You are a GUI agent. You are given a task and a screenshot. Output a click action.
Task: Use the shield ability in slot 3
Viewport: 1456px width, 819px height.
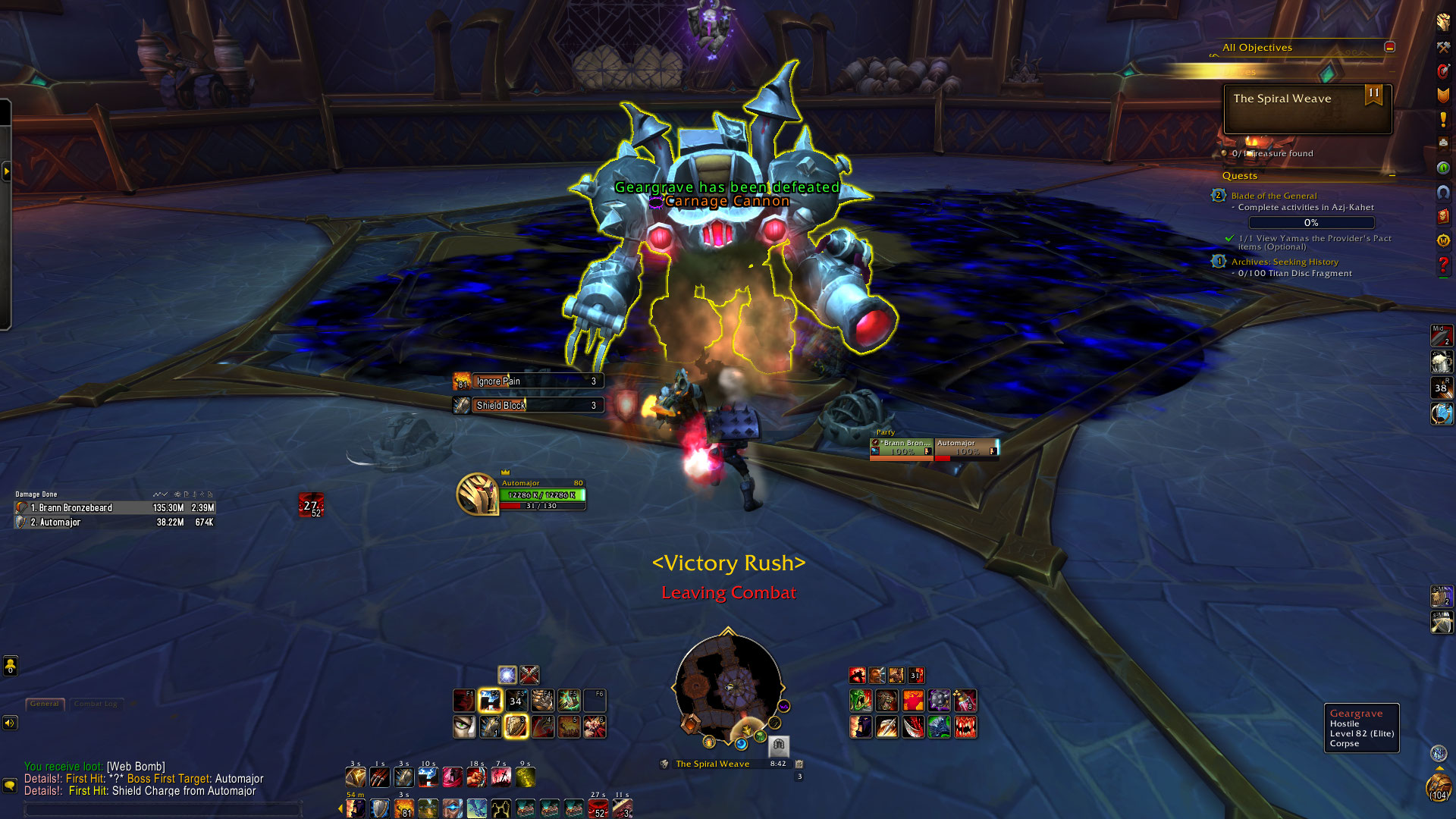coord(516,727)
